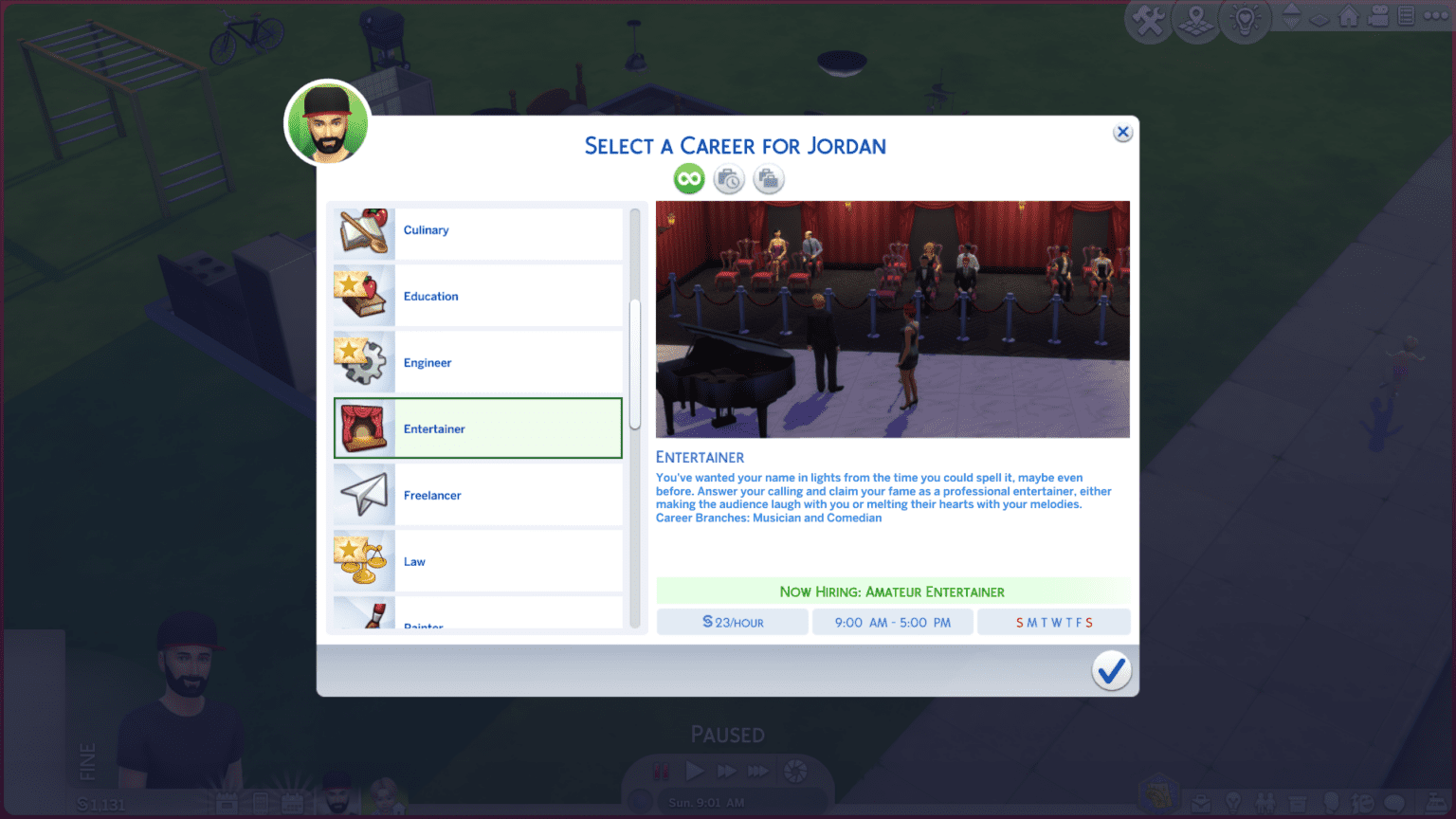Open the camera video capture icon

1377,16
